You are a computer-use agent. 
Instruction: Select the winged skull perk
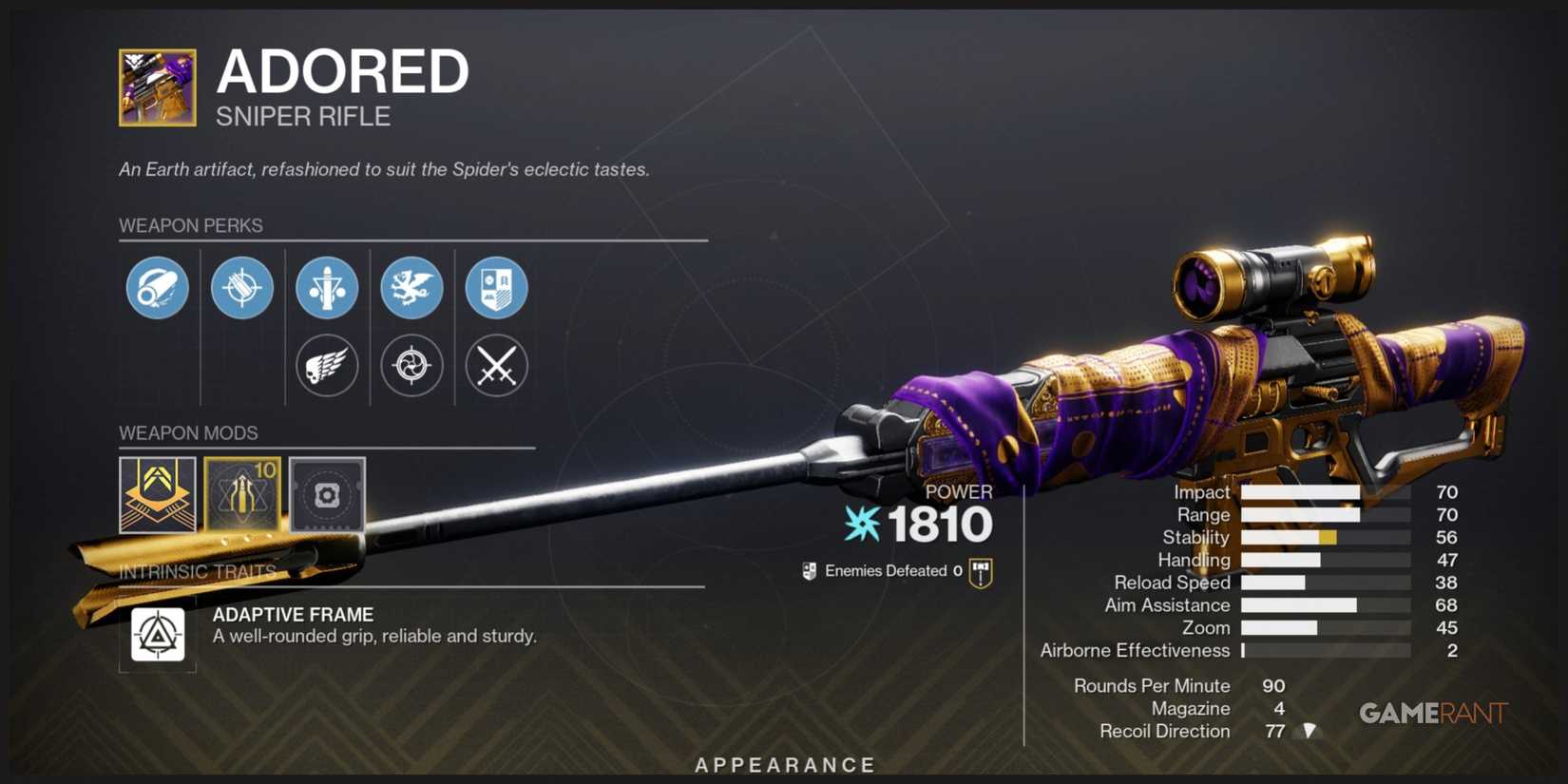point(328,366)
